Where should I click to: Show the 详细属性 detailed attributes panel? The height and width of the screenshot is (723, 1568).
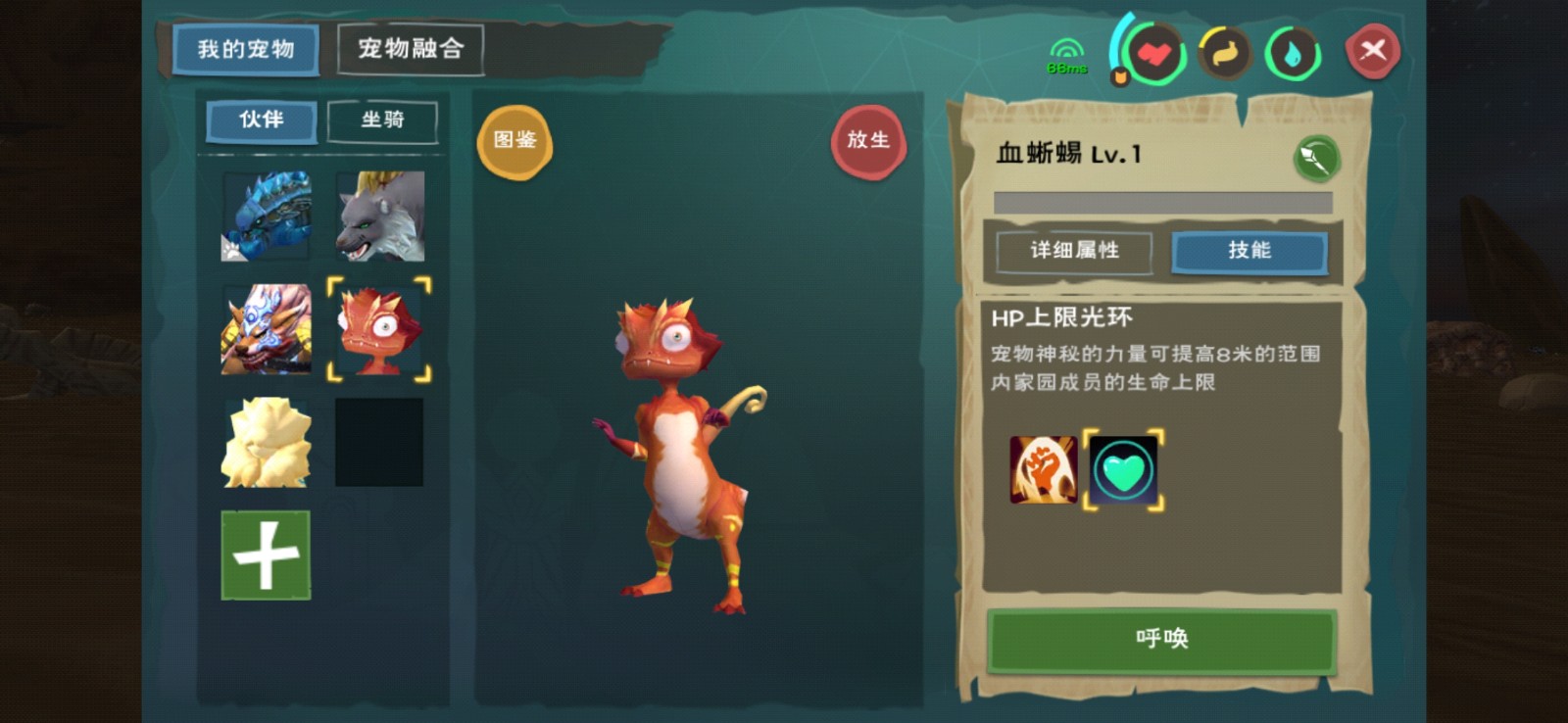(1073, 252)
